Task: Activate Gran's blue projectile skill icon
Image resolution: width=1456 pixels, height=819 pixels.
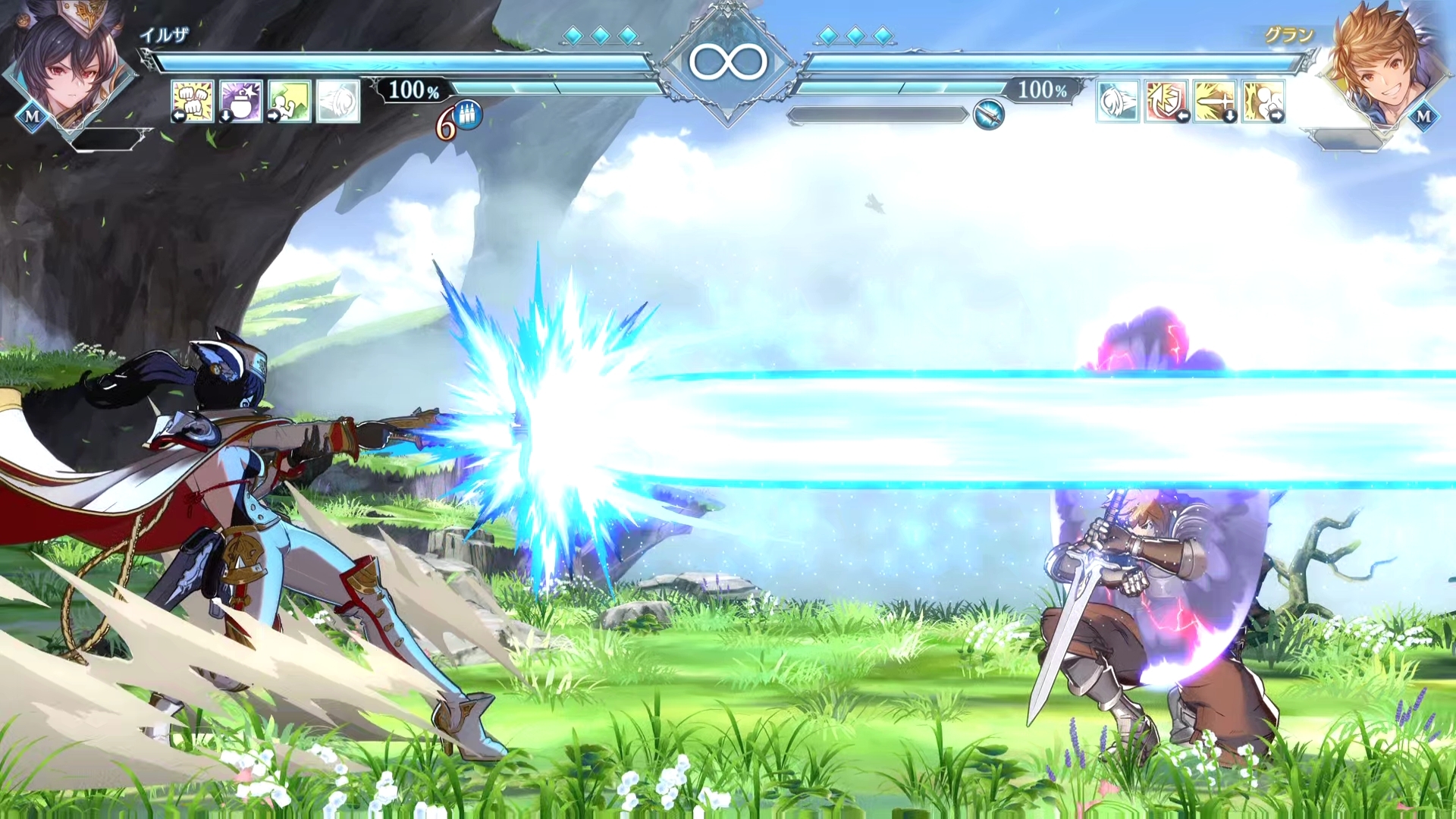Action: (x=1118, y=101)
